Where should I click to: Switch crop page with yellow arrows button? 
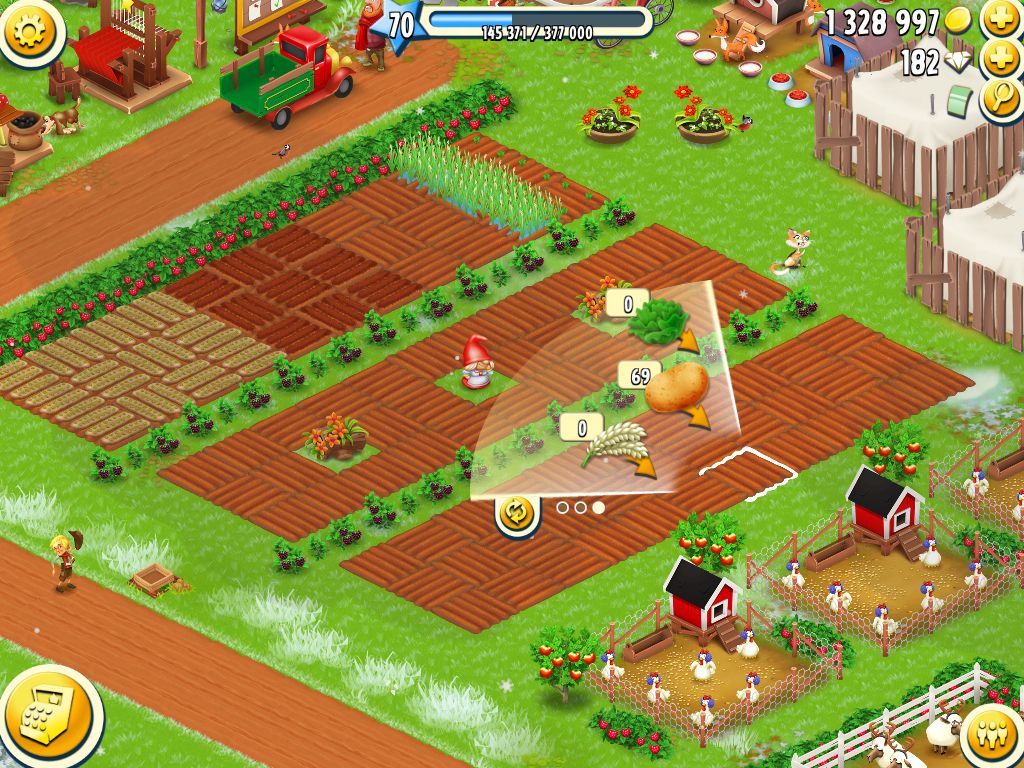[x=517, y=512]
